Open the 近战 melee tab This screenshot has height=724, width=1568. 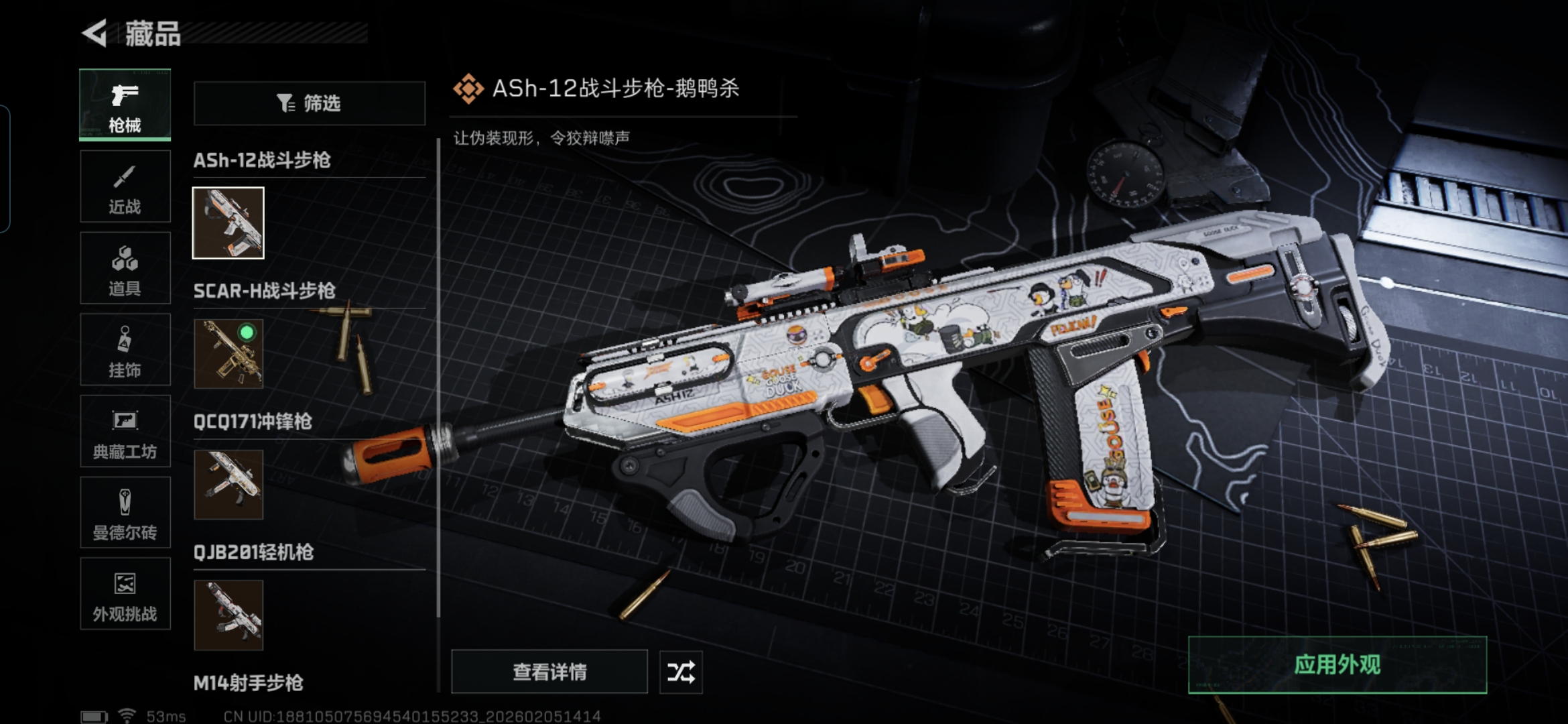point(125,187)
